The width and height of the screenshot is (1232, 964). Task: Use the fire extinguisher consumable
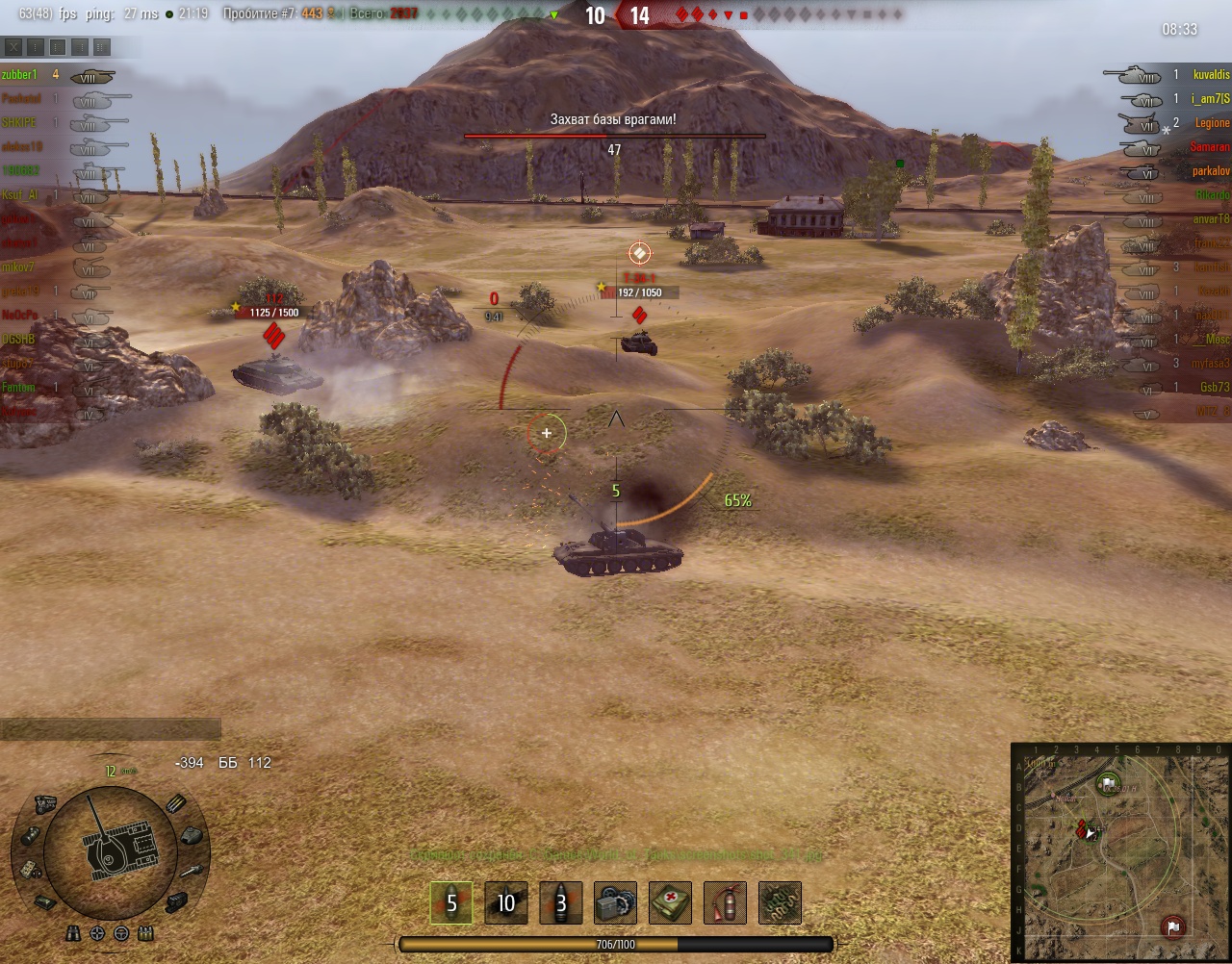(x=726, y=902)
